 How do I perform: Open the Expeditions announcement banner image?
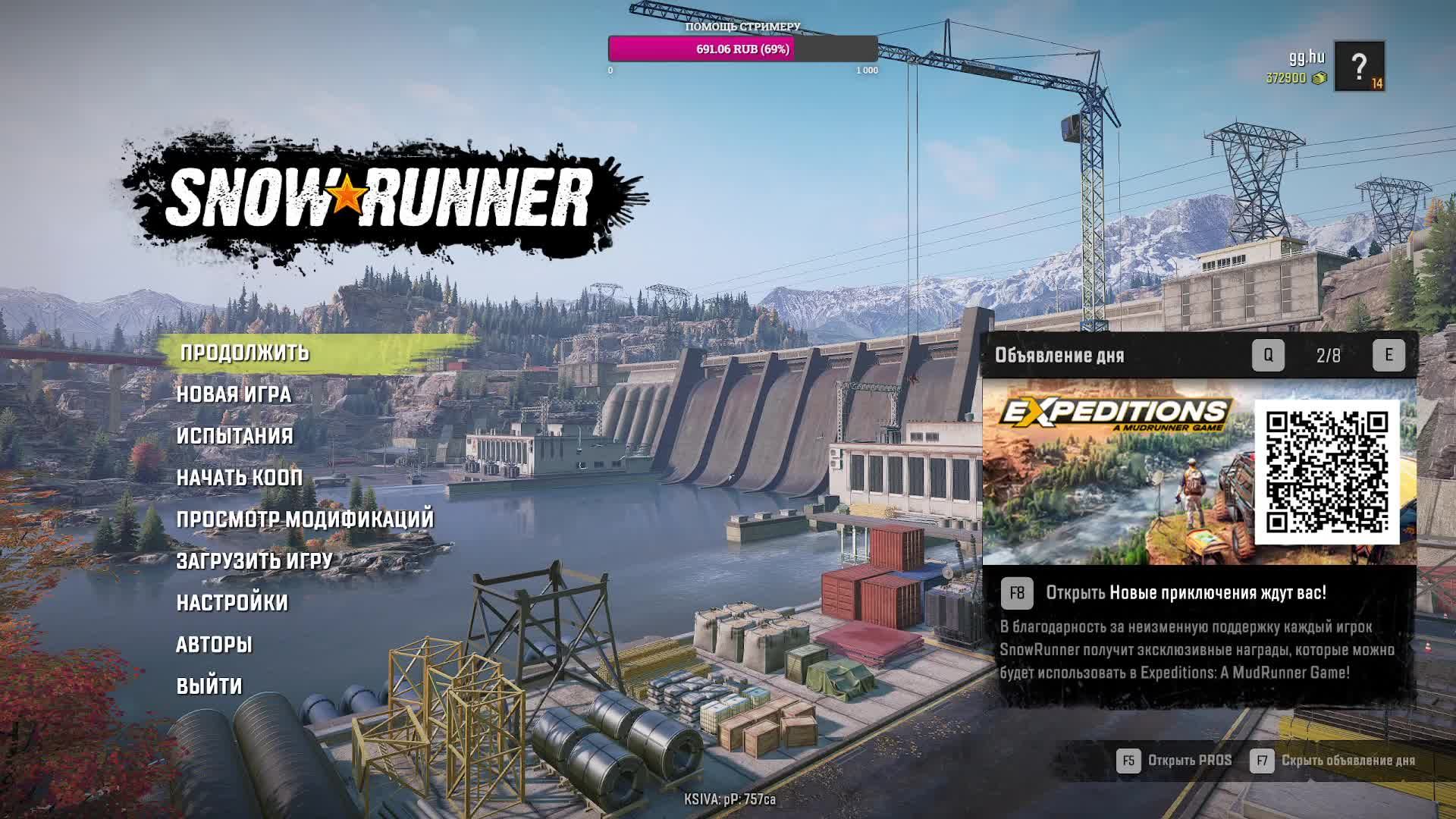click(x=1116, y=472)
